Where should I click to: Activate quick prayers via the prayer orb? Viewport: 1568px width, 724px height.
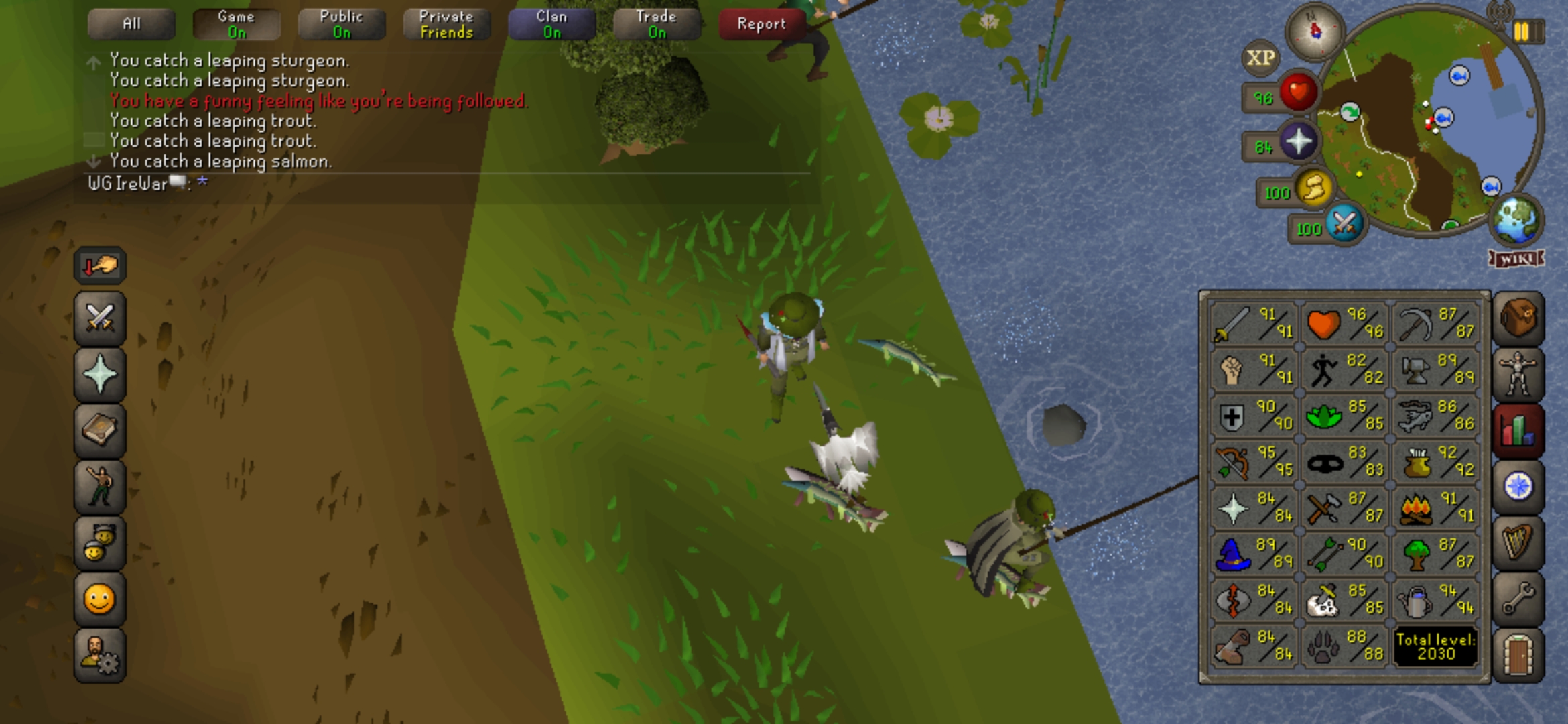[1298, 142]
